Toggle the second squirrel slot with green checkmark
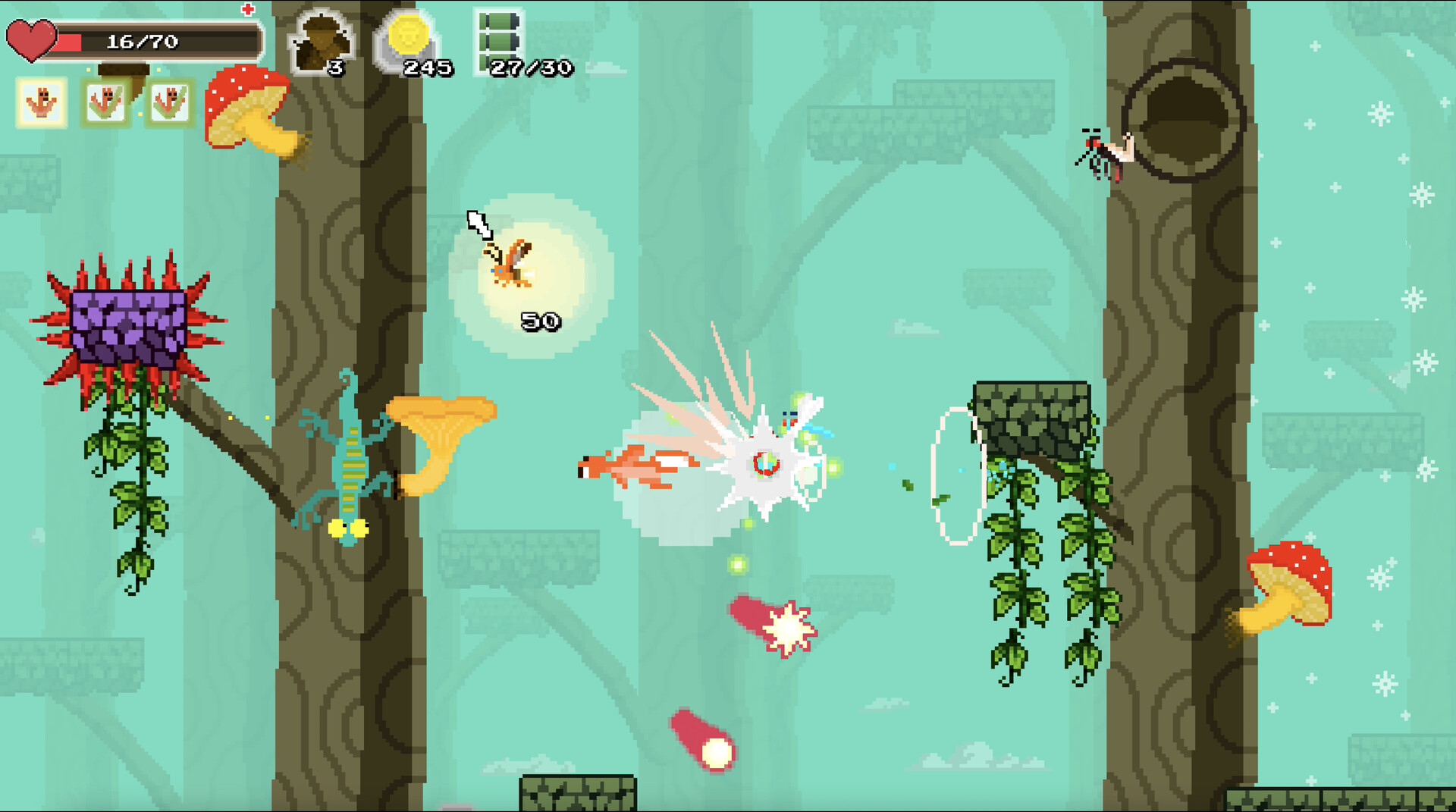Screen dimensions: 1456x812 (107, 102)
